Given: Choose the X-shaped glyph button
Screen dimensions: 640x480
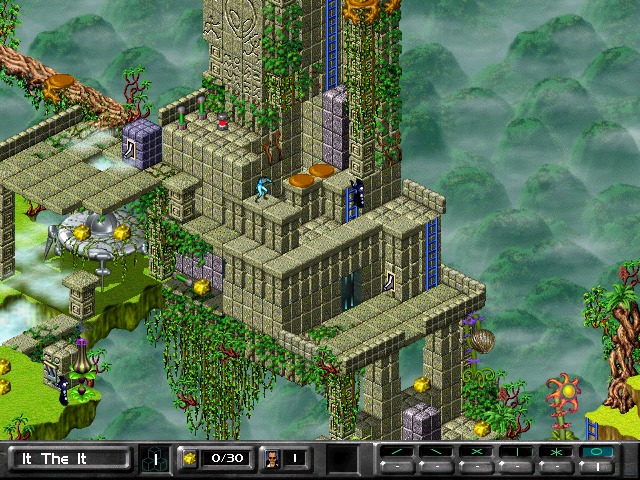Looking at the screenshot, I should pos(476,452).
